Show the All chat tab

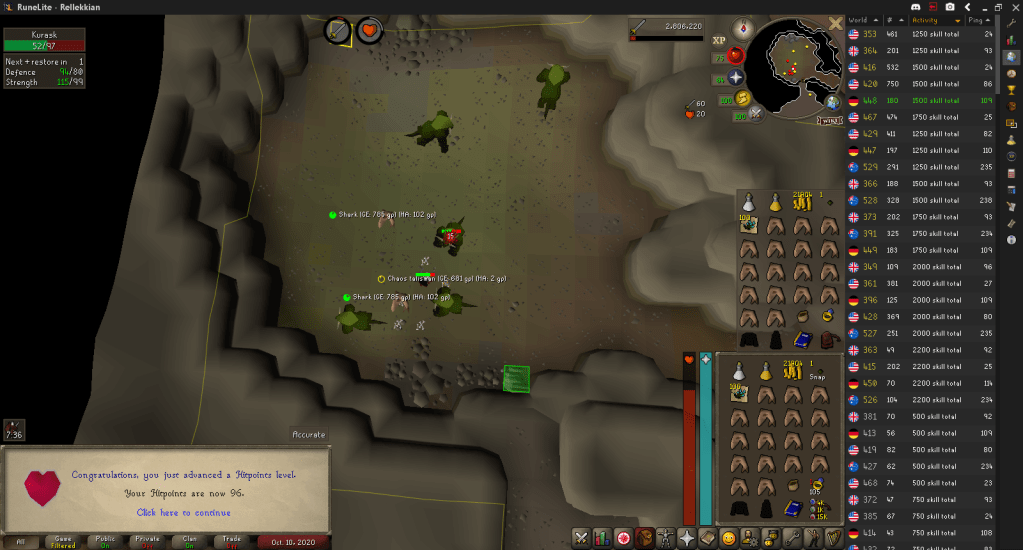click(x=21, y=542)
